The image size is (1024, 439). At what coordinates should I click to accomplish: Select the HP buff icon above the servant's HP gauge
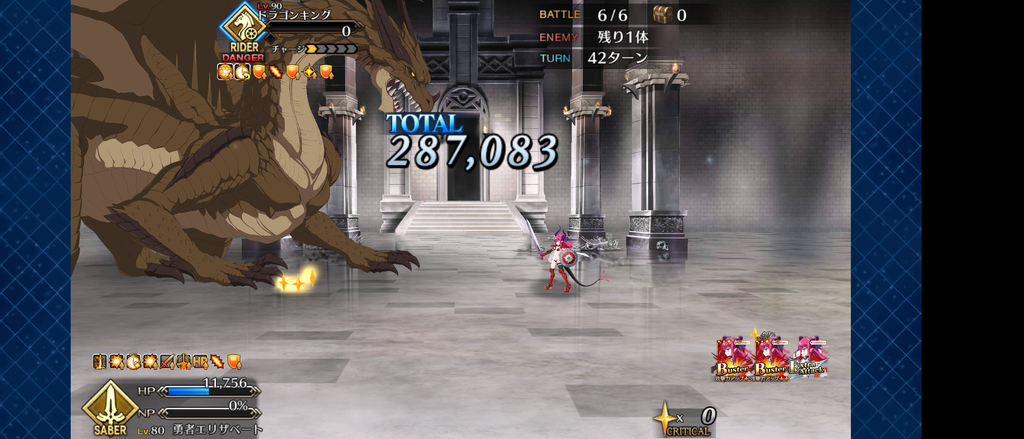pos(201,361)
